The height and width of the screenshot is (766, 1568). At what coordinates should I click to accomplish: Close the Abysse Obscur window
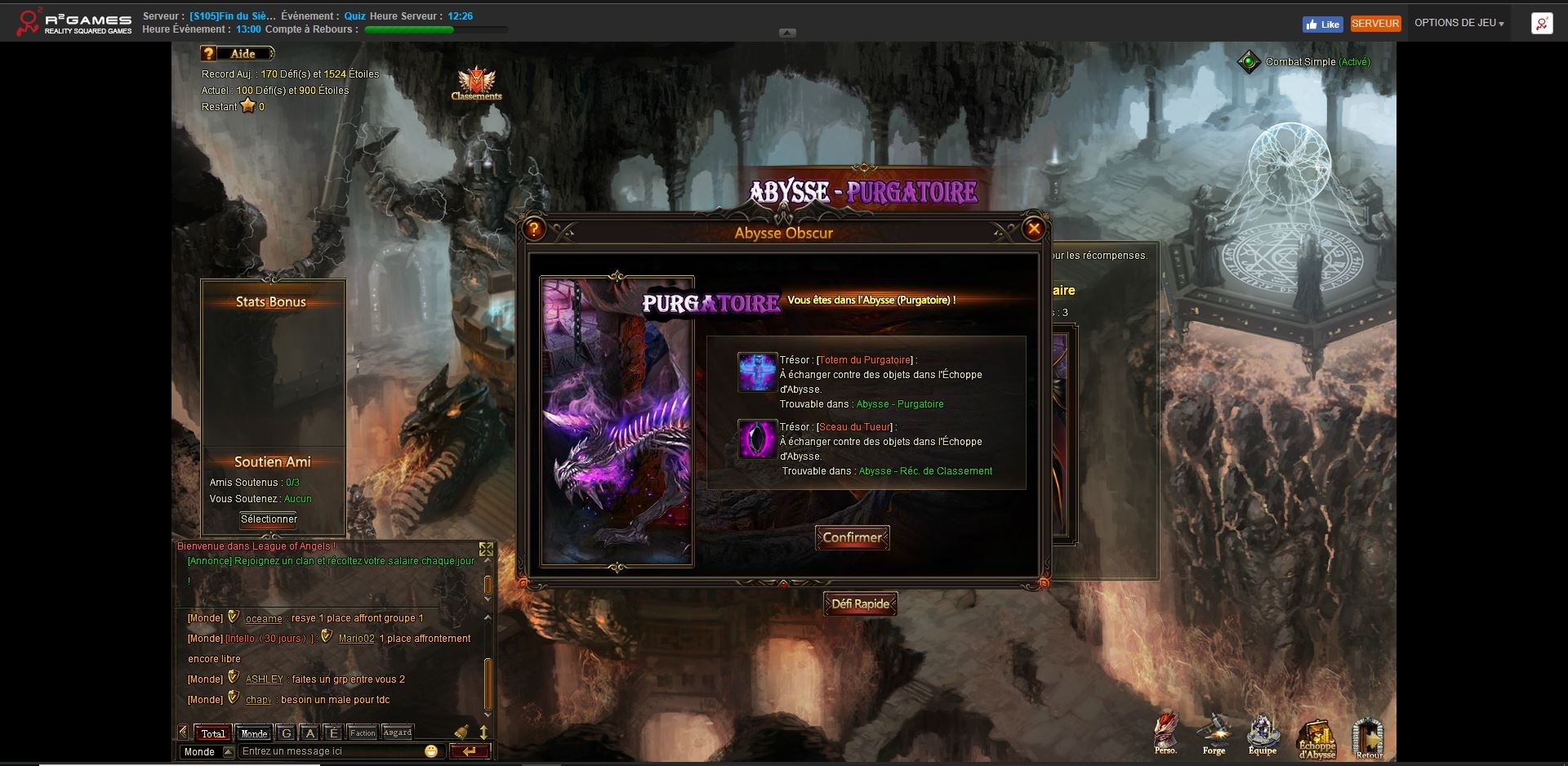point(1033,229)
